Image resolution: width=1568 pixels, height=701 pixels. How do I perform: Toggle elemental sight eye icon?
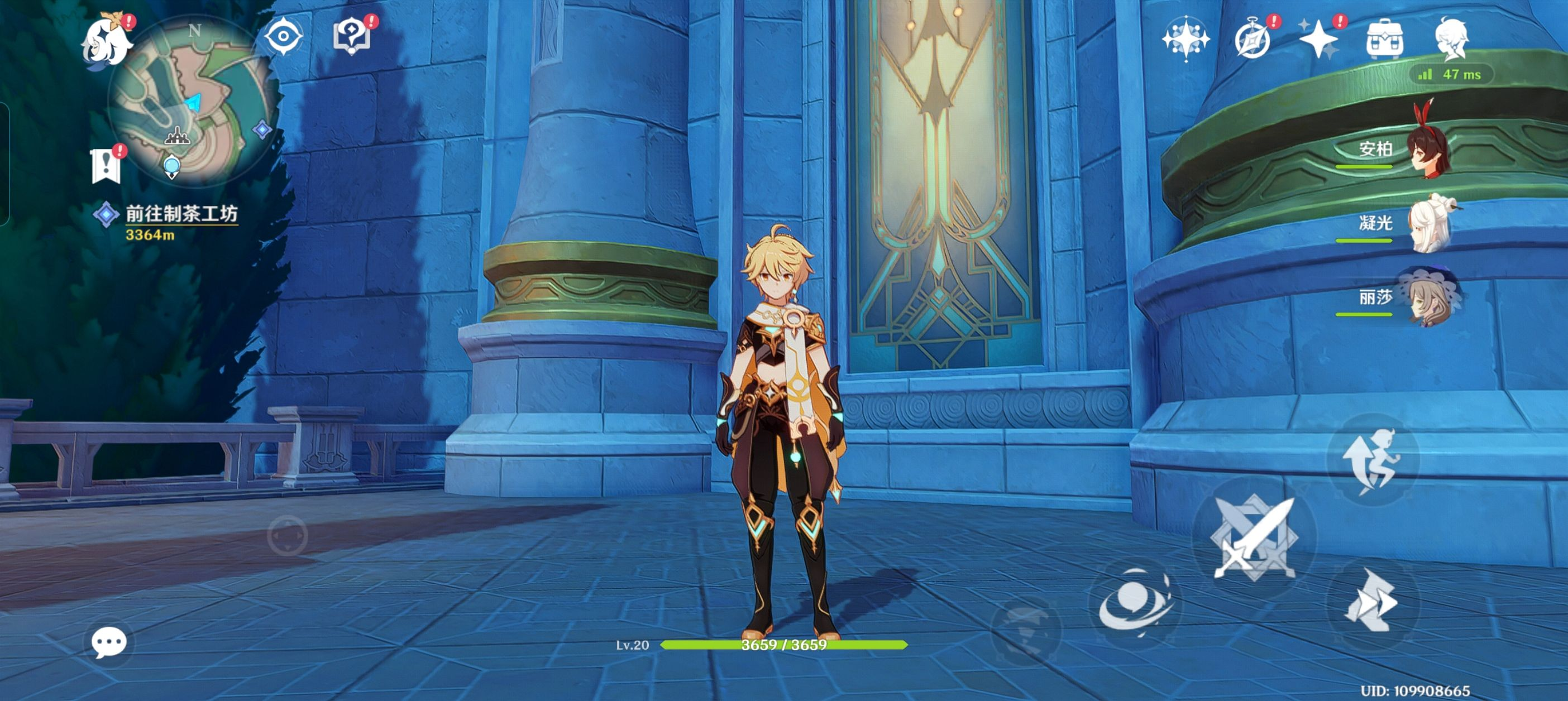(283, 37)
